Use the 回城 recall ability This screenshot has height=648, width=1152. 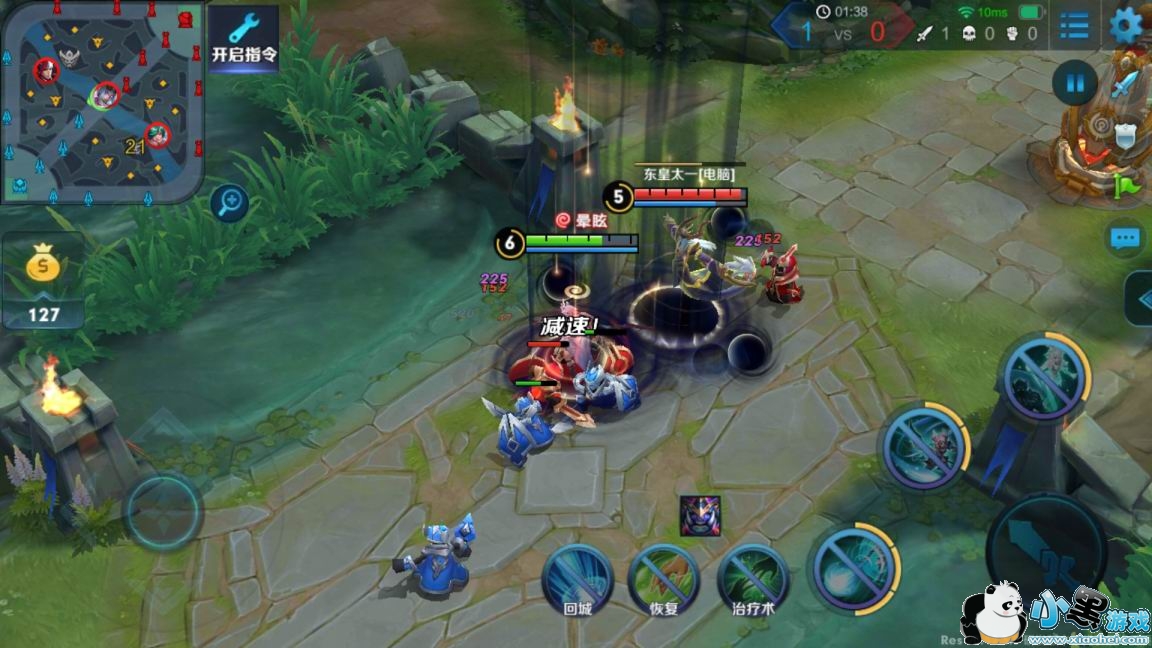578,579
